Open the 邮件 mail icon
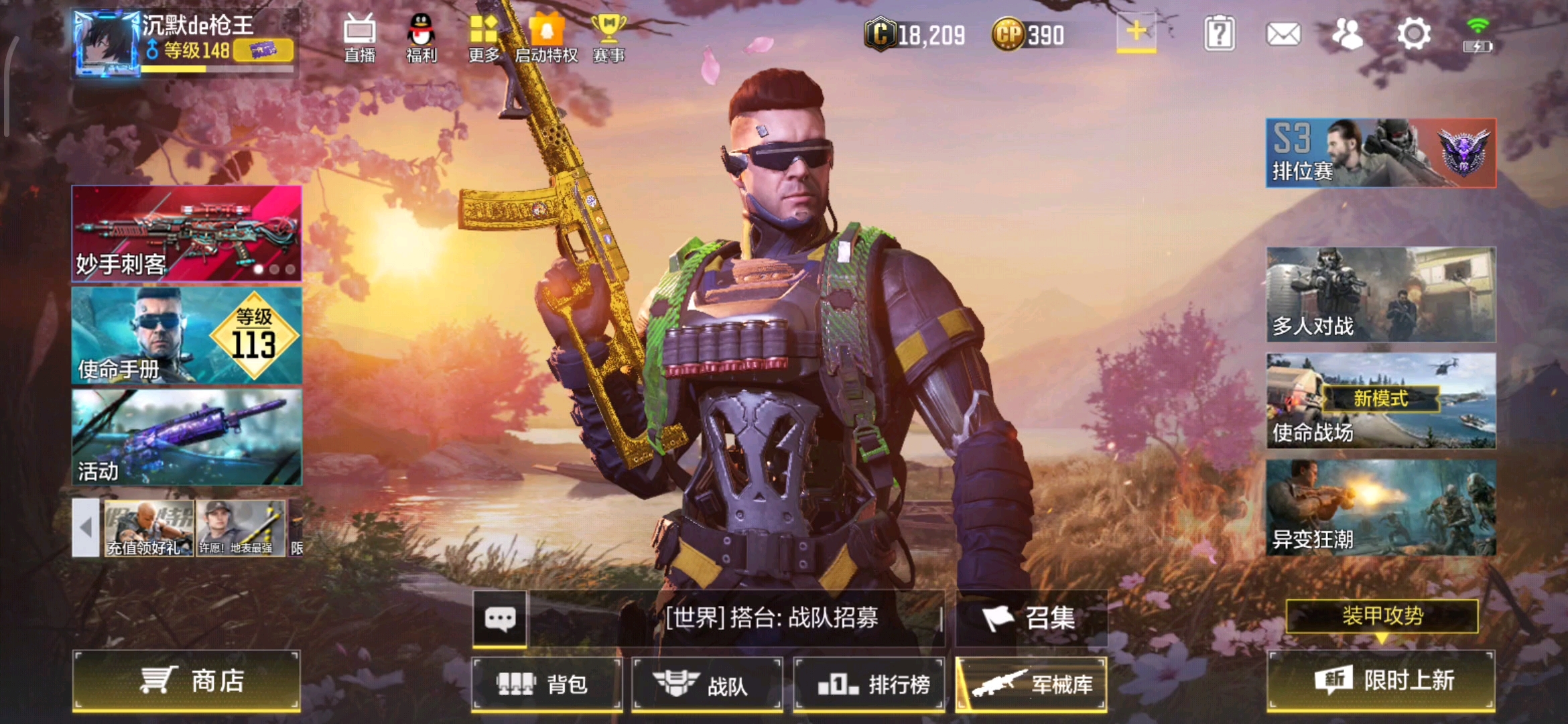This screenshot has height=724, width=1568. pyautogui.click(x=1283, y=32)
